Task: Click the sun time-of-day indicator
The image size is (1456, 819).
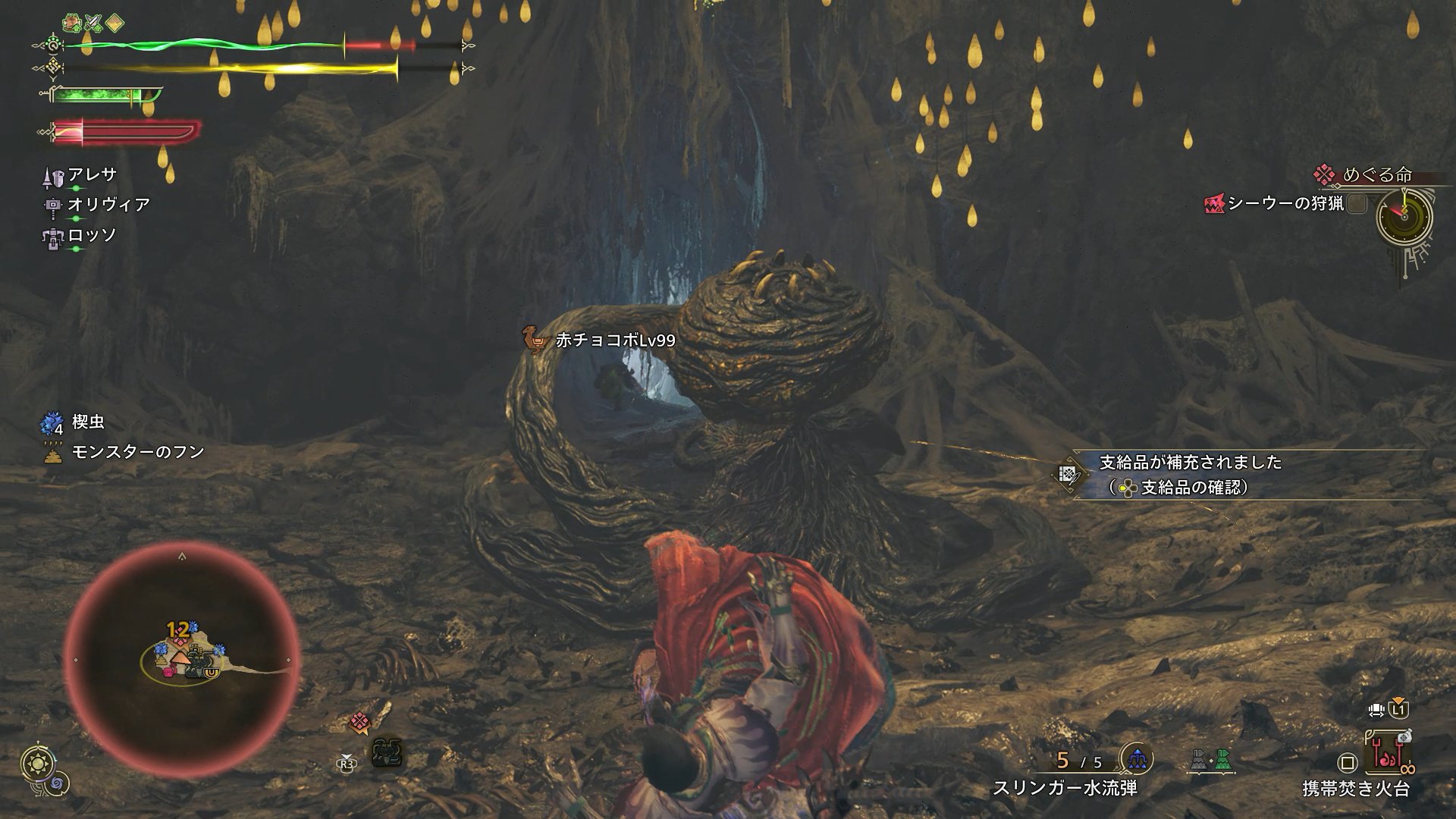Action: (x=35, y=761)
